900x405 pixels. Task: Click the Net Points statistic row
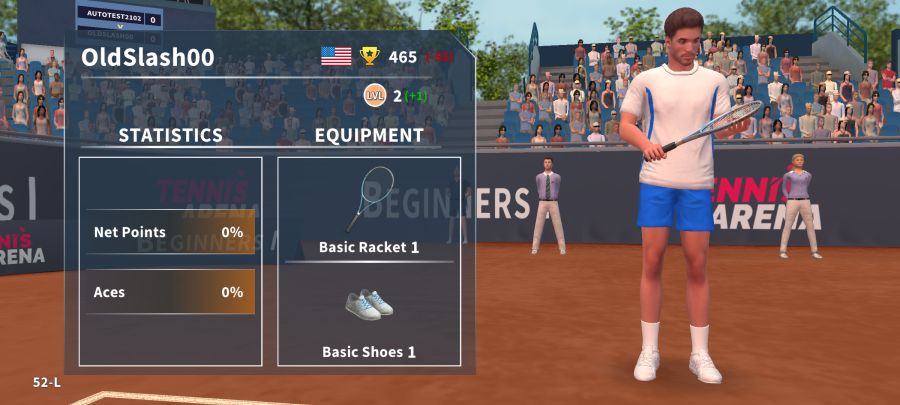coord(169,232)
